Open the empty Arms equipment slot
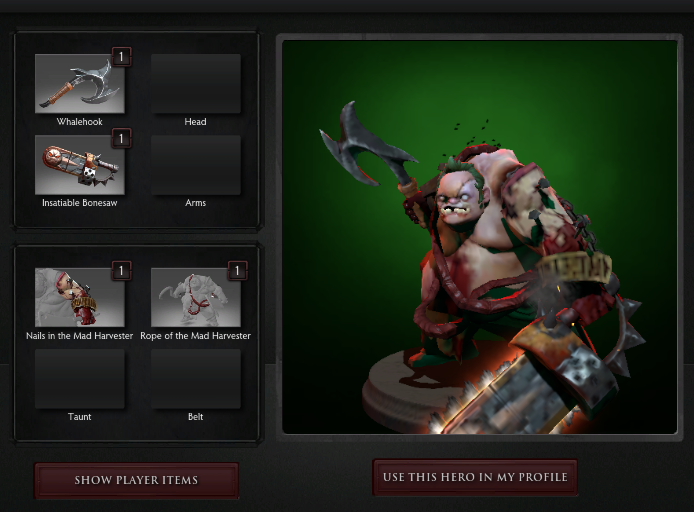The width and height of the screenshot is (694, 512). click(195, 165)
